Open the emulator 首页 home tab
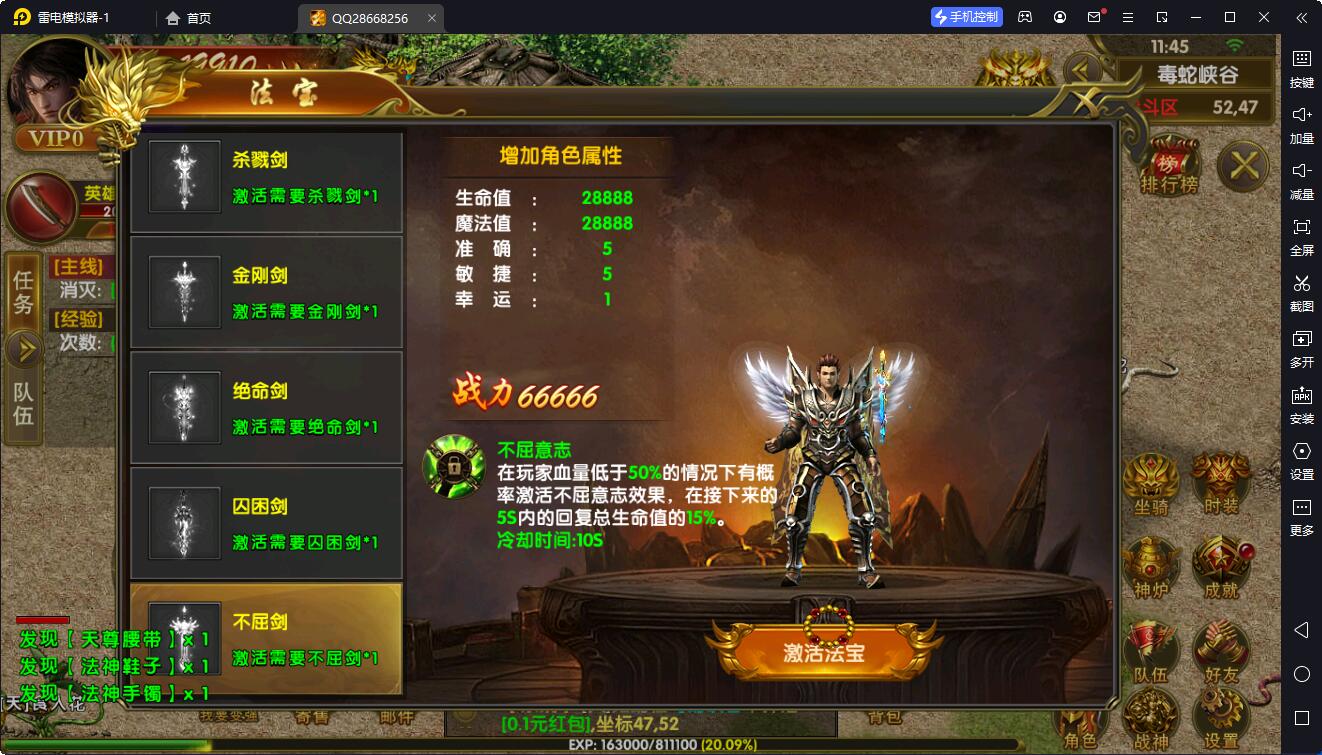The height and width of the screenshot is (755, 1322). tap(189, 18)
